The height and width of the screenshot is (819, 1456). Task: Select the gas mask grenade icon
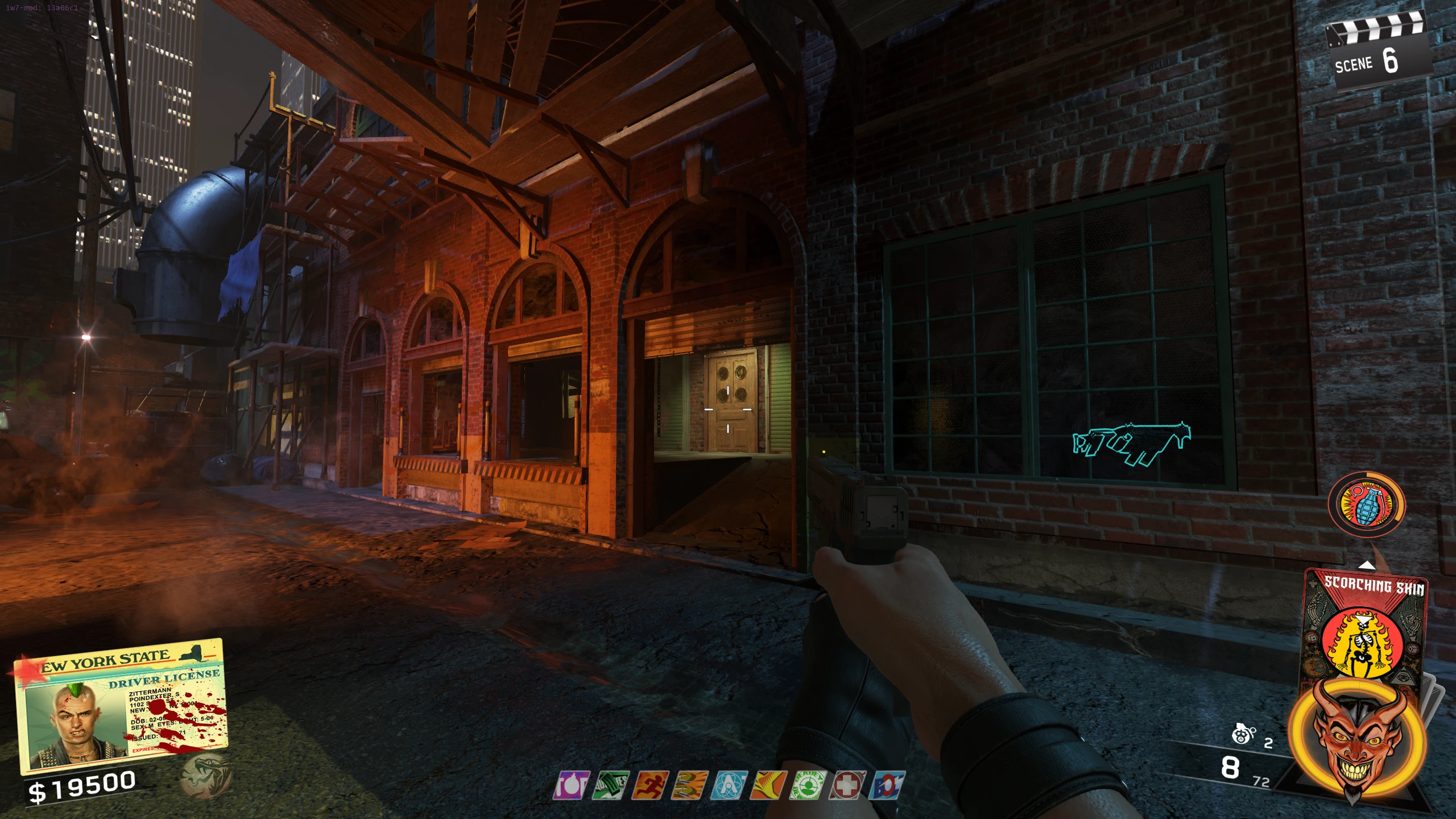1244,735
